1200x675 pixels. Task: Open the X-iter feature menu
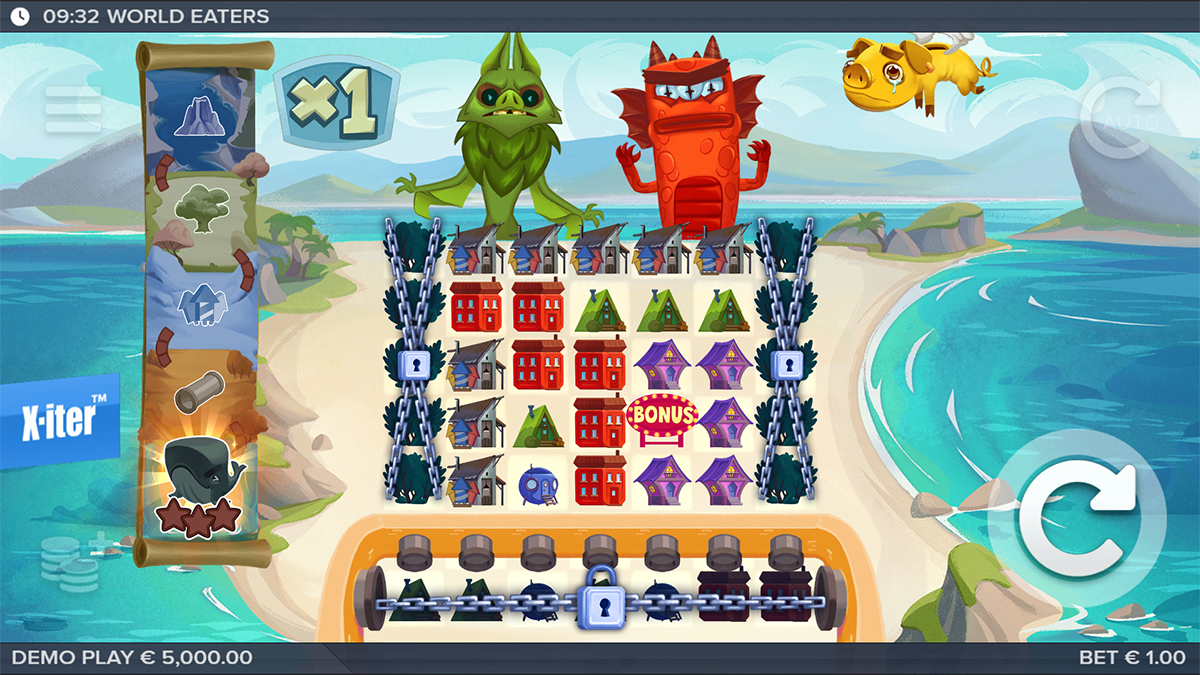(x=59, y=421)
